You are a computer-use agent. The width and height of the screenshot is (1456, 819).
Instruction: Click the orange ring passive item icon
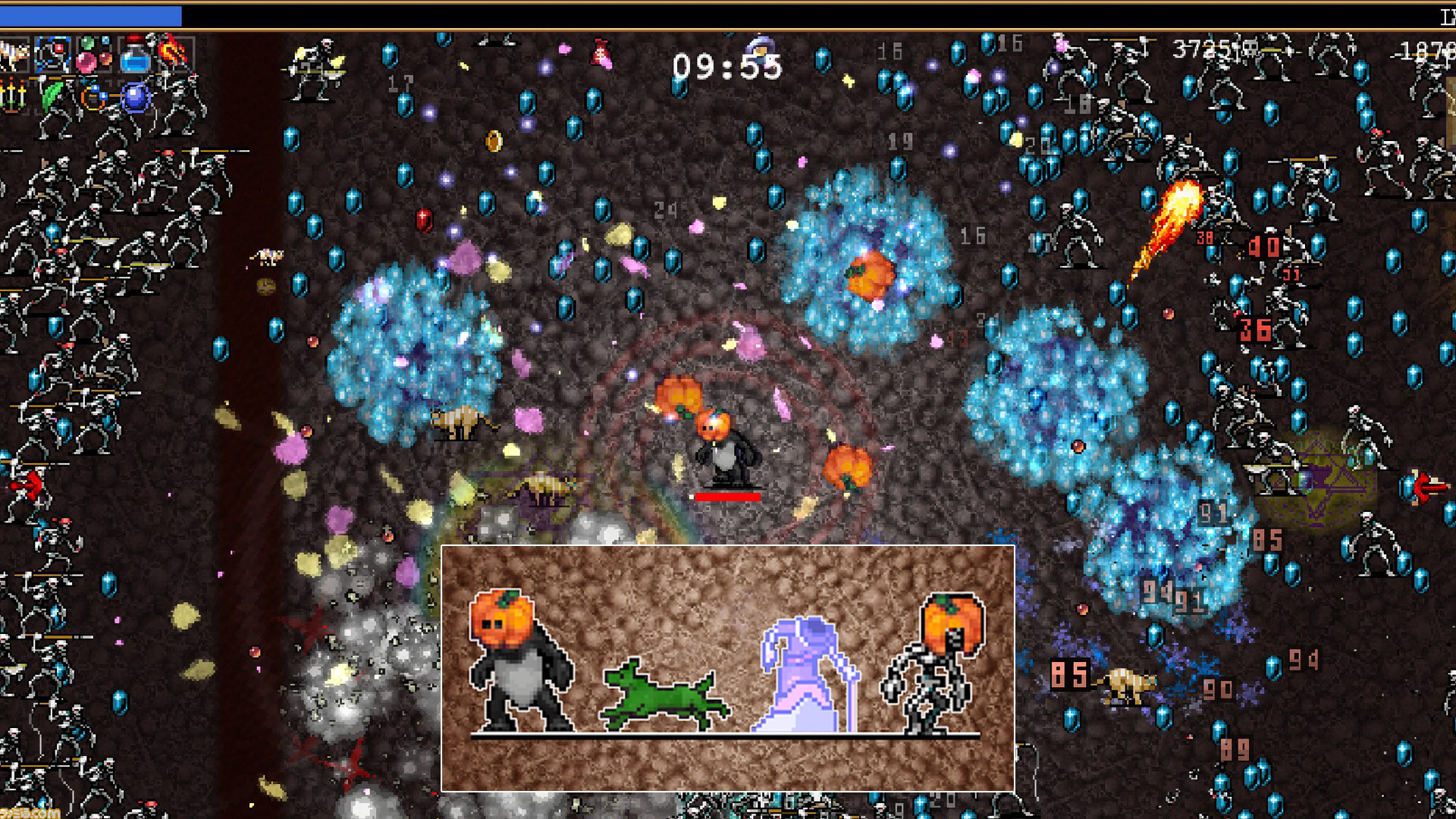(x=93, y=97)
